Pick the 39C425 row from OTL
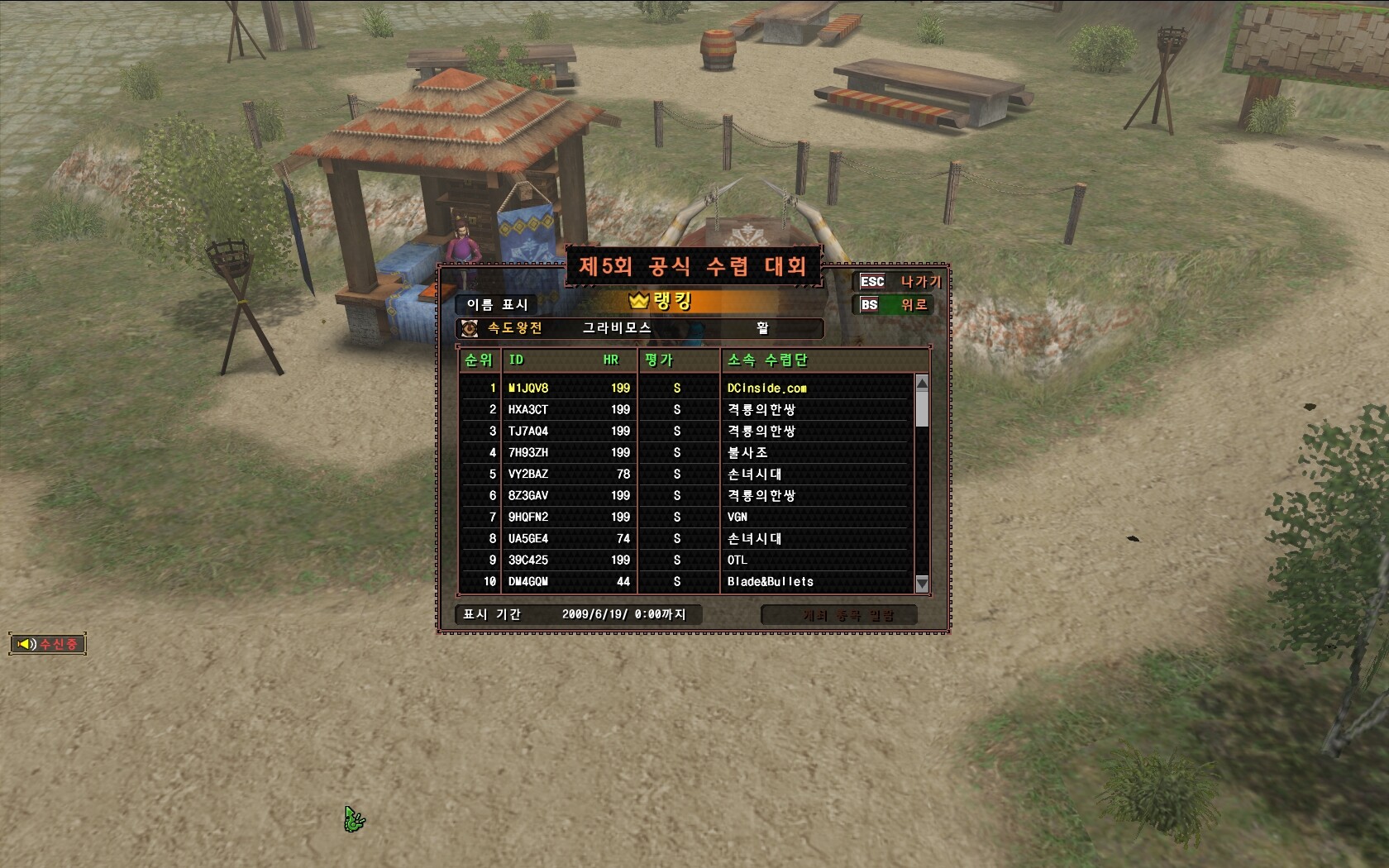 pos(686,560)
